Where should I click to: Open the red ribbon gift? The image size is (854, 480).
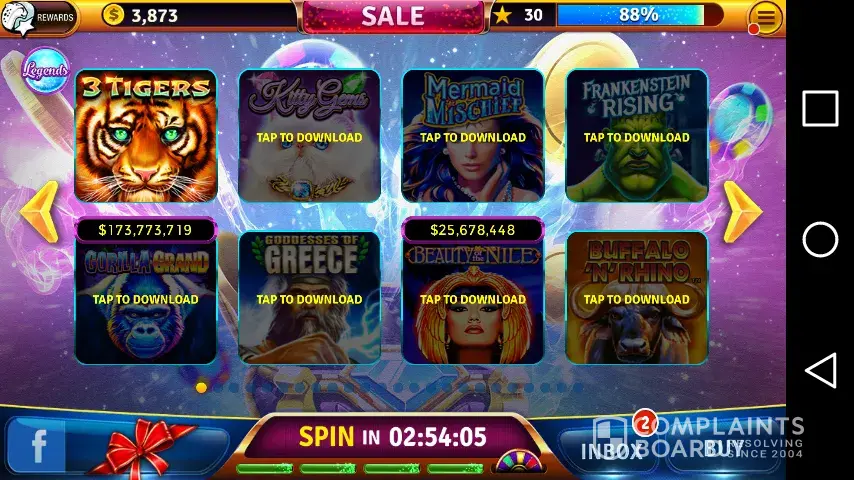pyautogui.click(x=150, y=446)
